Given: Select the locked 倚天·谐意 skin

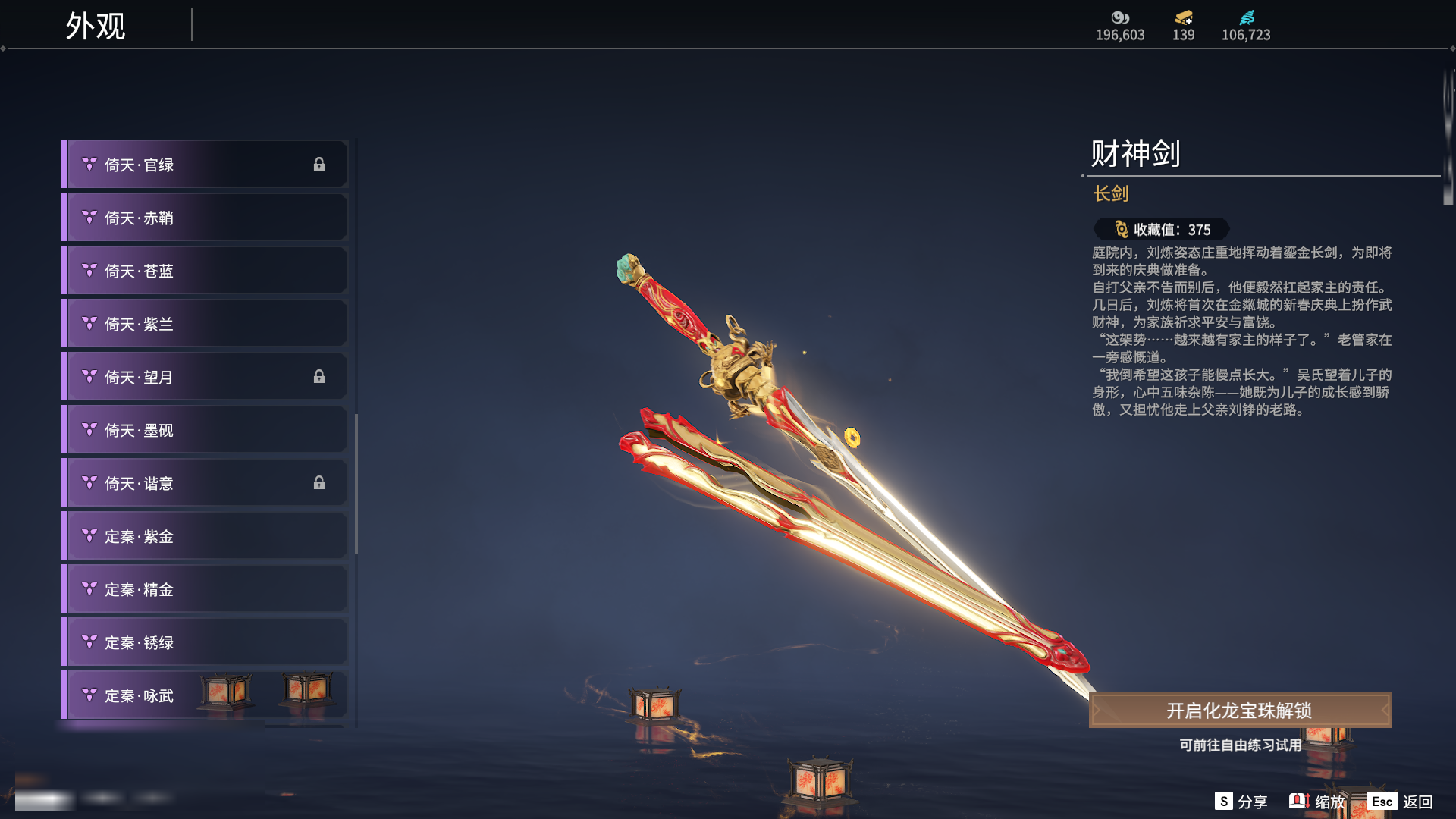Looking at the screenshot, I should point(205,483).
